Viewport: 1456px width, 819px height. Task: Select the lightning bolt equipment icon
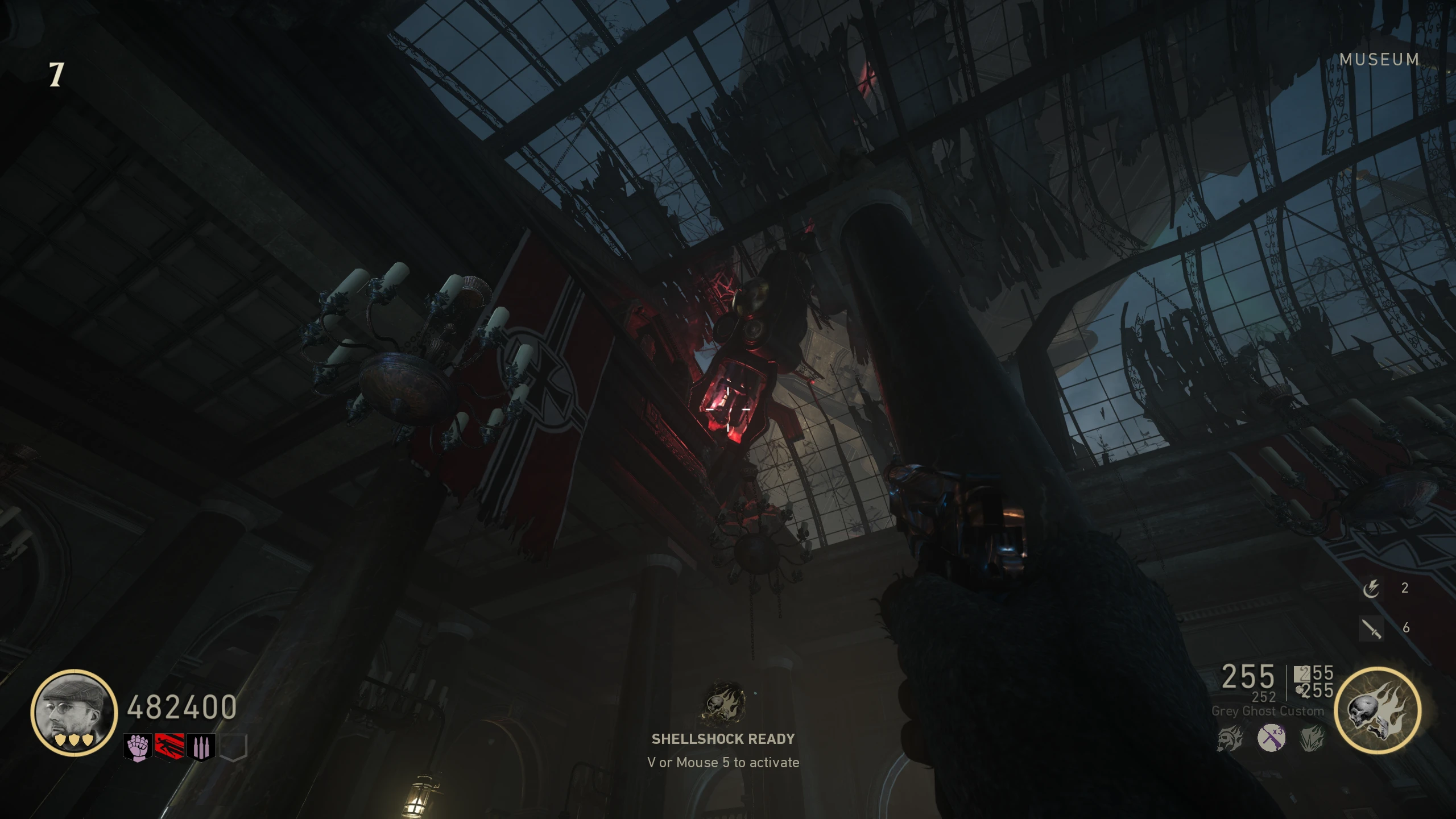(x=1371, y=588)
